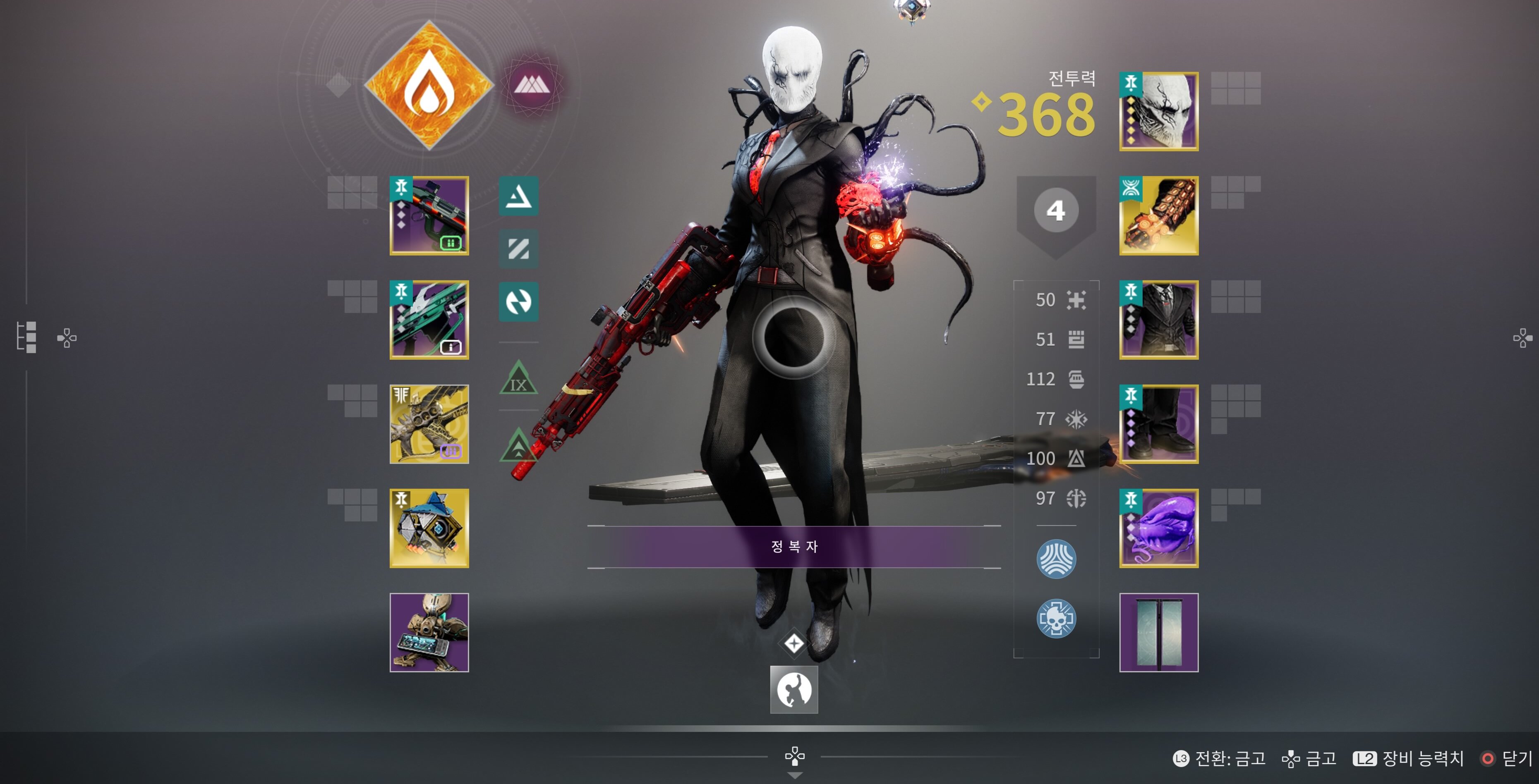This screenshot has width=1539, height=784.
Task: Show the season rank 4 badge
Action: 1056,211
